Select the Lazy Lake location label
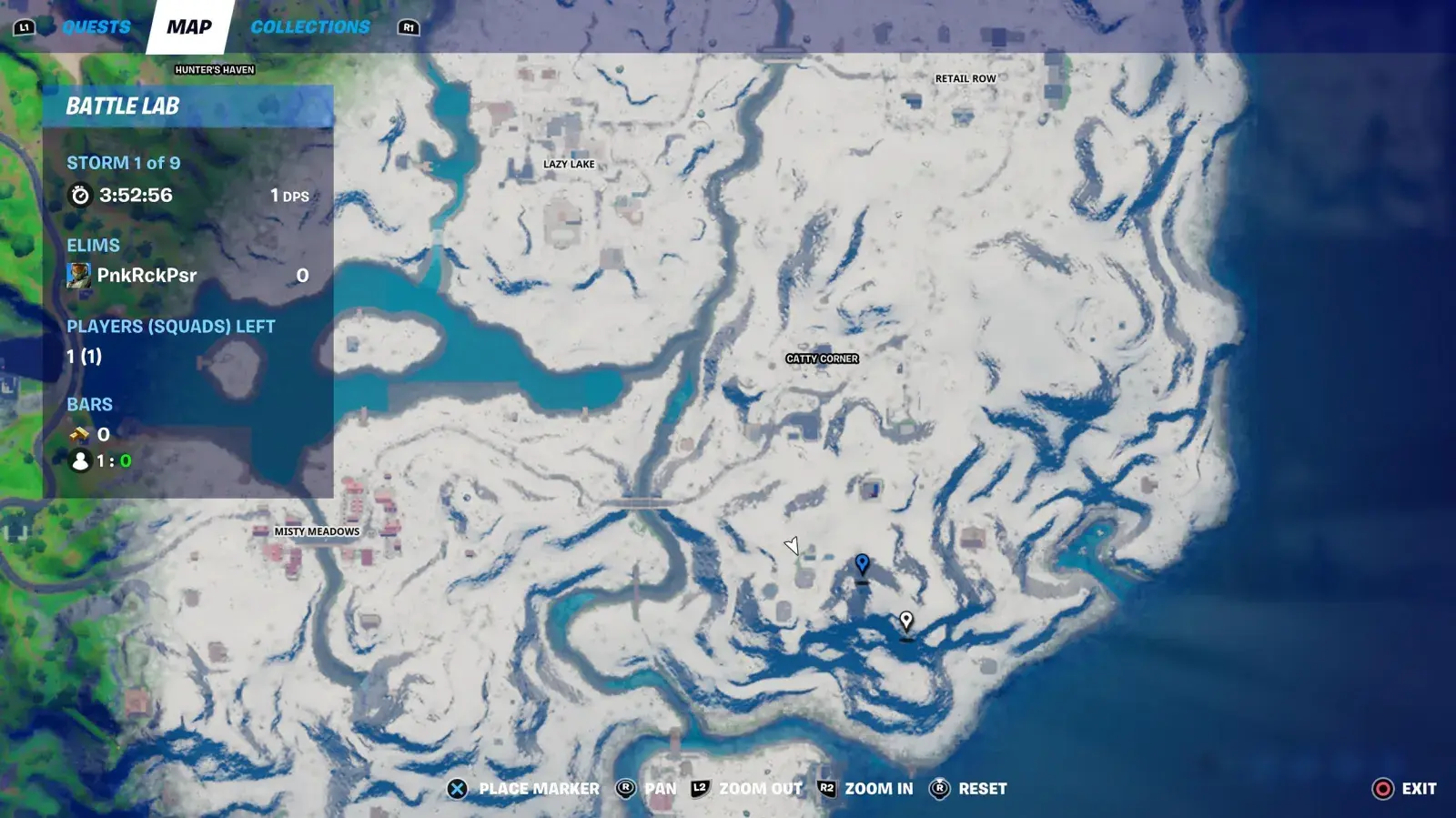The width and height of the screenshot is (1456, 818). coord(569,165)
